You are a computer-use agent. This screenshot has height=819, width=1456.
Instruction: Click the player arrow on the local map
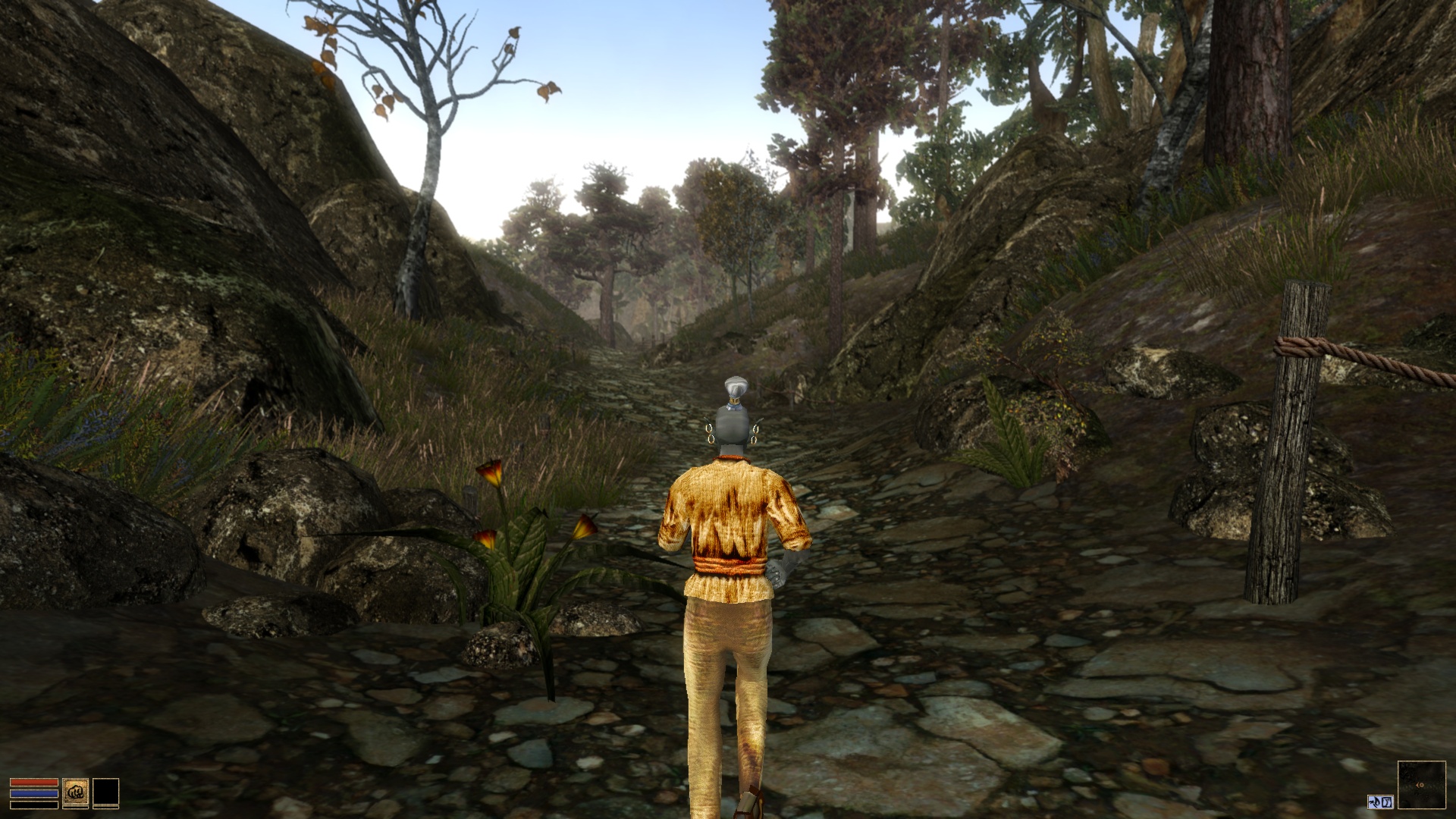(x=1420, y=785)
